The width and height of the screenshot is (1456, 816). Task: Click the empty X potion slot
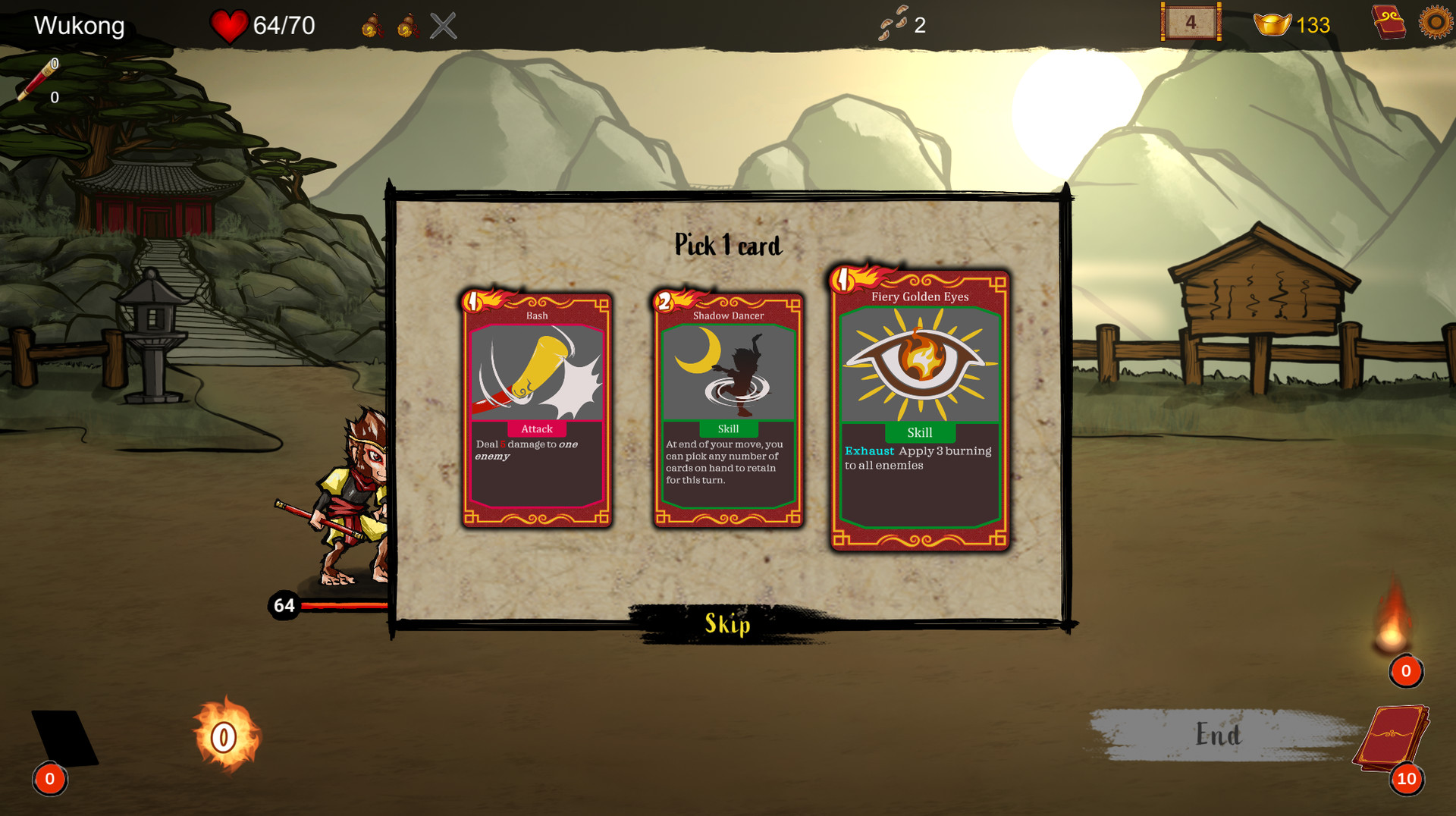tap(443, 24)
